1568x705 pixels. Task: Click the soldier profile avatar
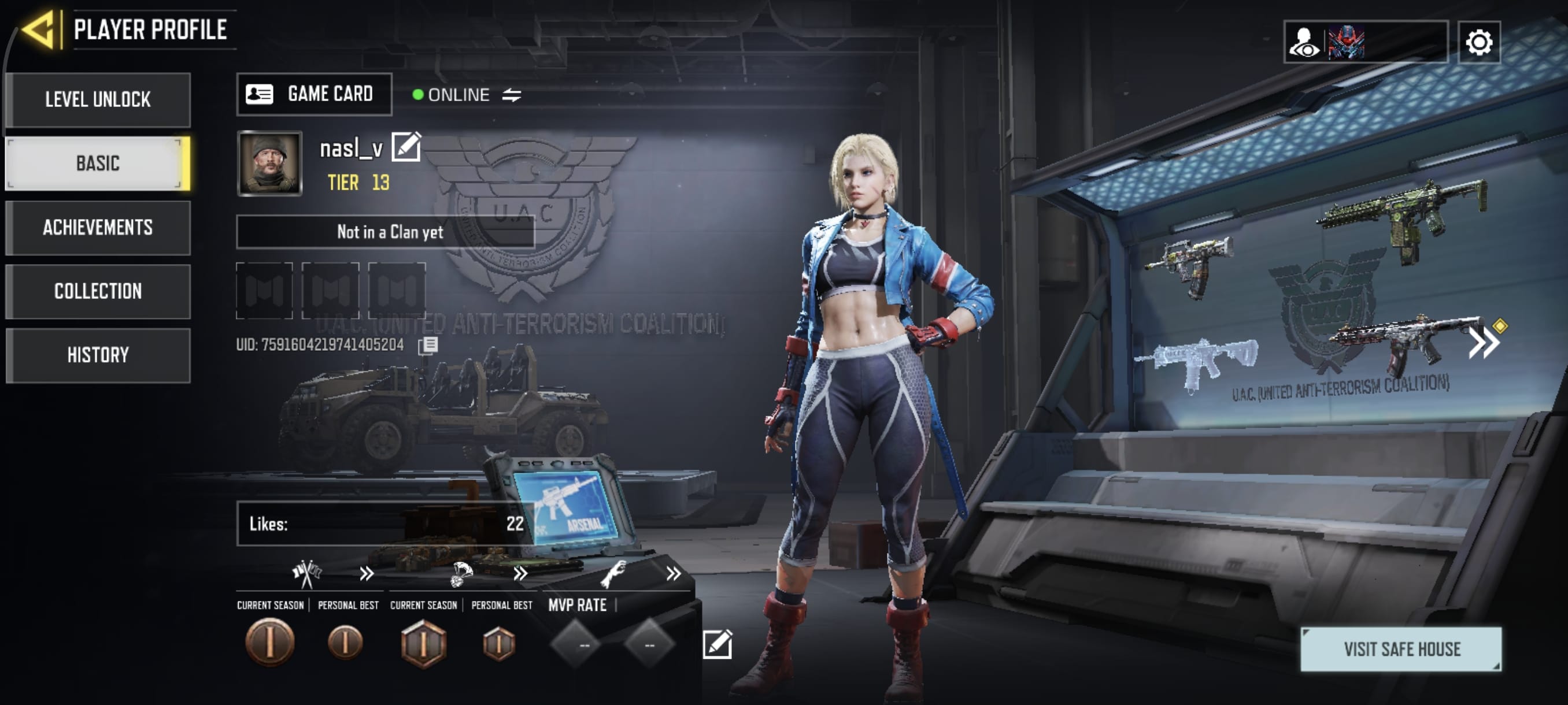(269, 163)
